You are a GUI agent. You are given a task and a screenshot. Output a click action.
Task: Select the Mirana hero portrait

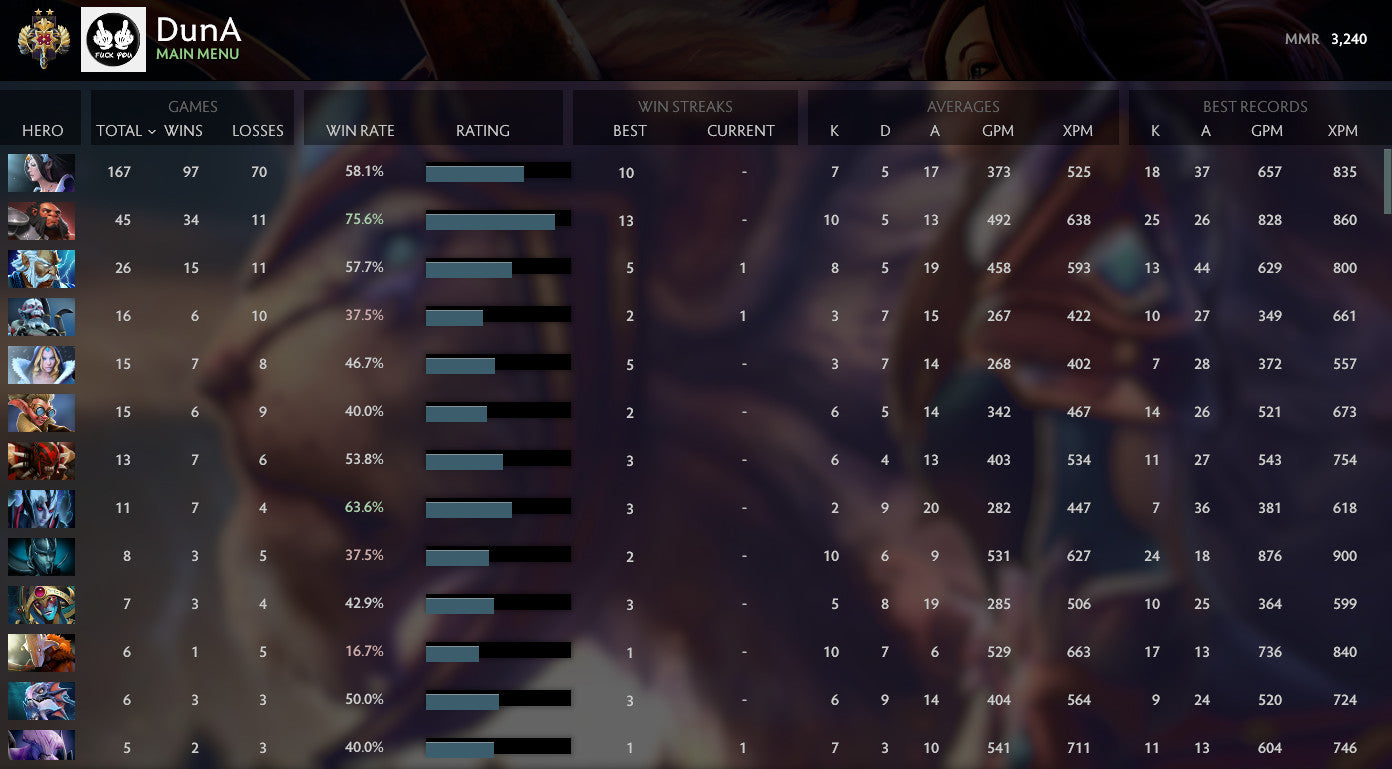coord(41,172)
